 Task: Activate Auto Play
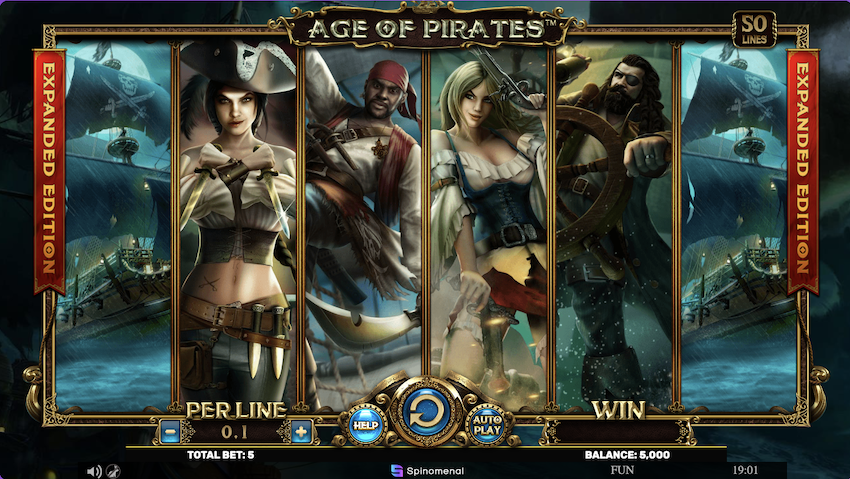(486, 424)
